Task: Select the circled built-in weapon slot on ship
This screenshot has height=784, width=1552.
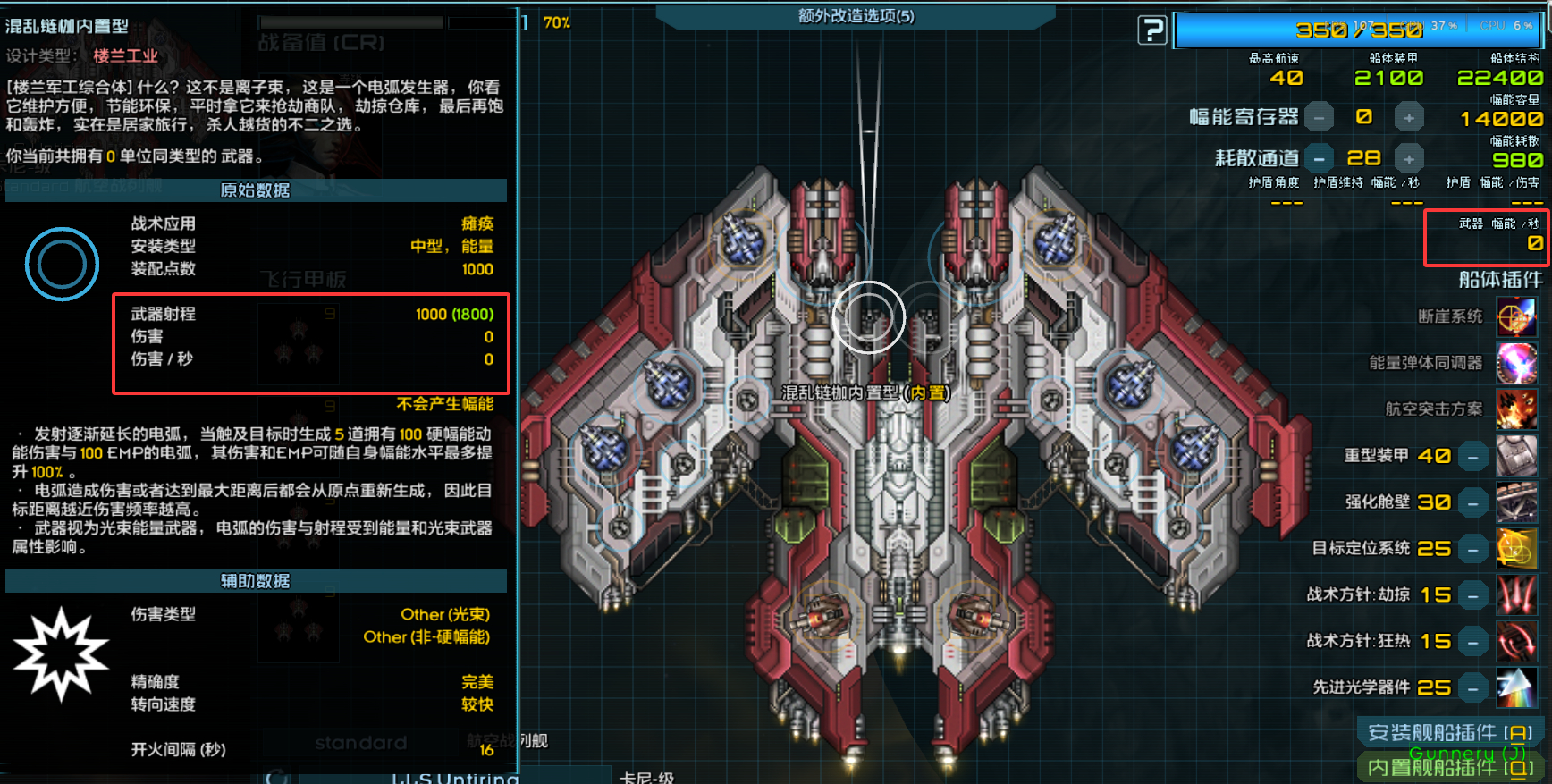Action: pyautogui.click(x=869, y=317)
